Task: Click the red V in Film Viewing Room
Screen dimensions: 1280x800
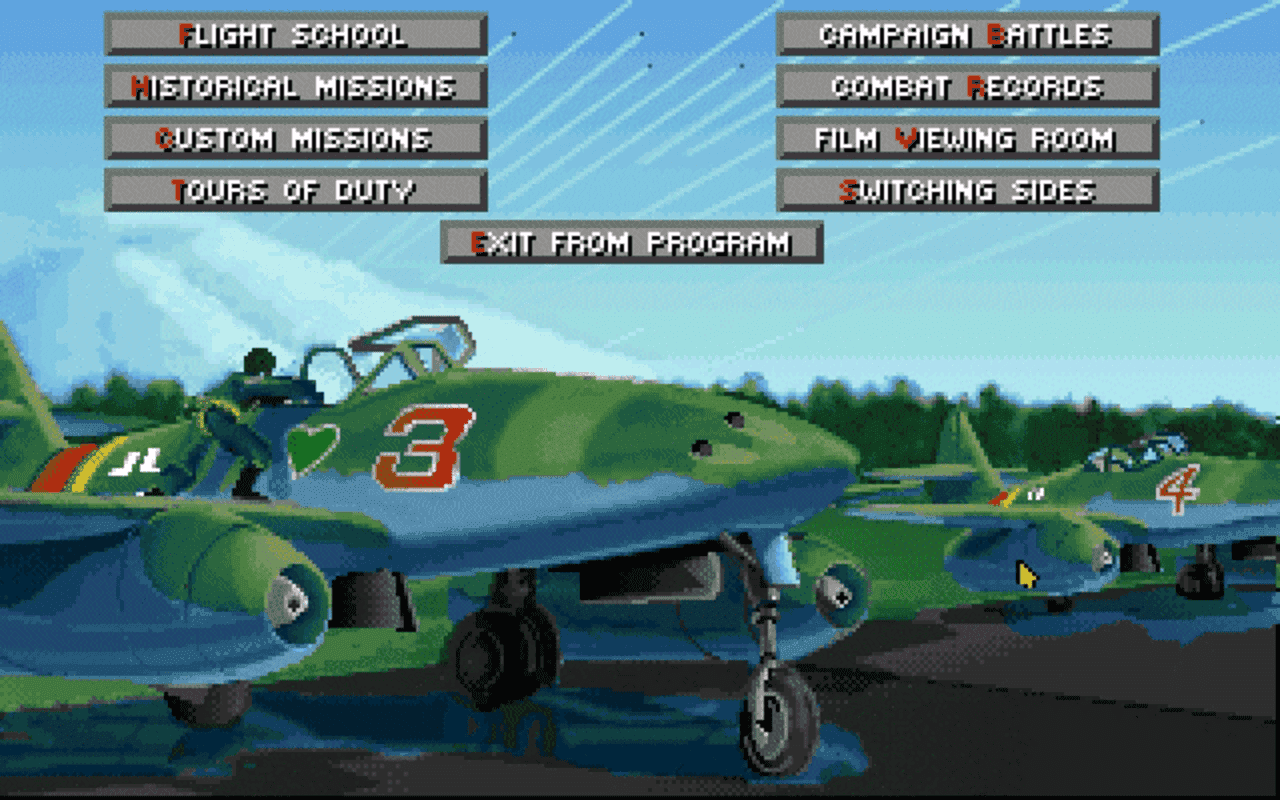Action: [908, 139]
